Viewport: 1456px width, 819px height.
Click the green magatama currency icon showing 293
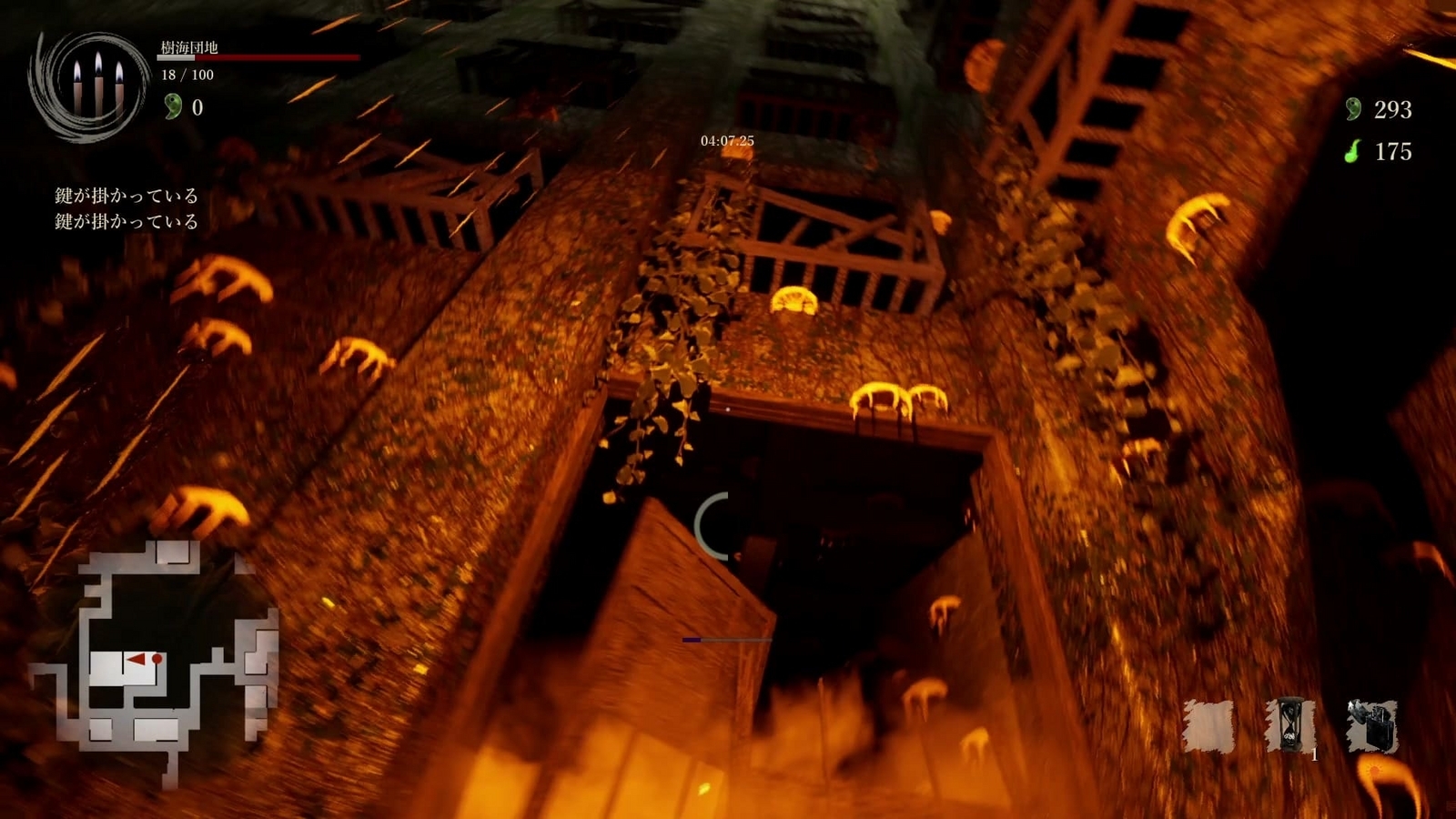click(x=1353, y=111)
